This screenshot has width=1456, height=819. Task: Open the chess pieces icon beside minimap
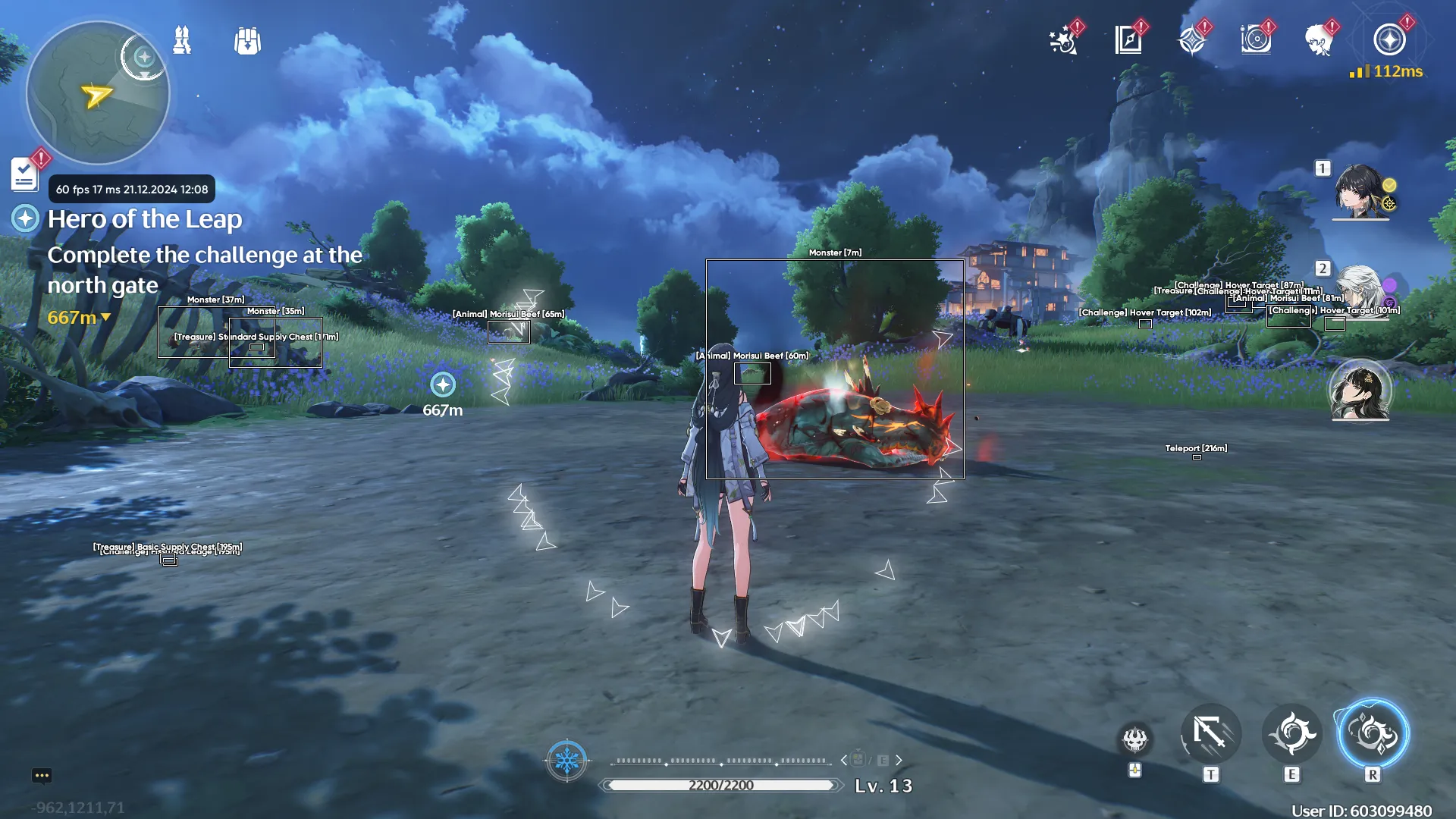point(182,40)
